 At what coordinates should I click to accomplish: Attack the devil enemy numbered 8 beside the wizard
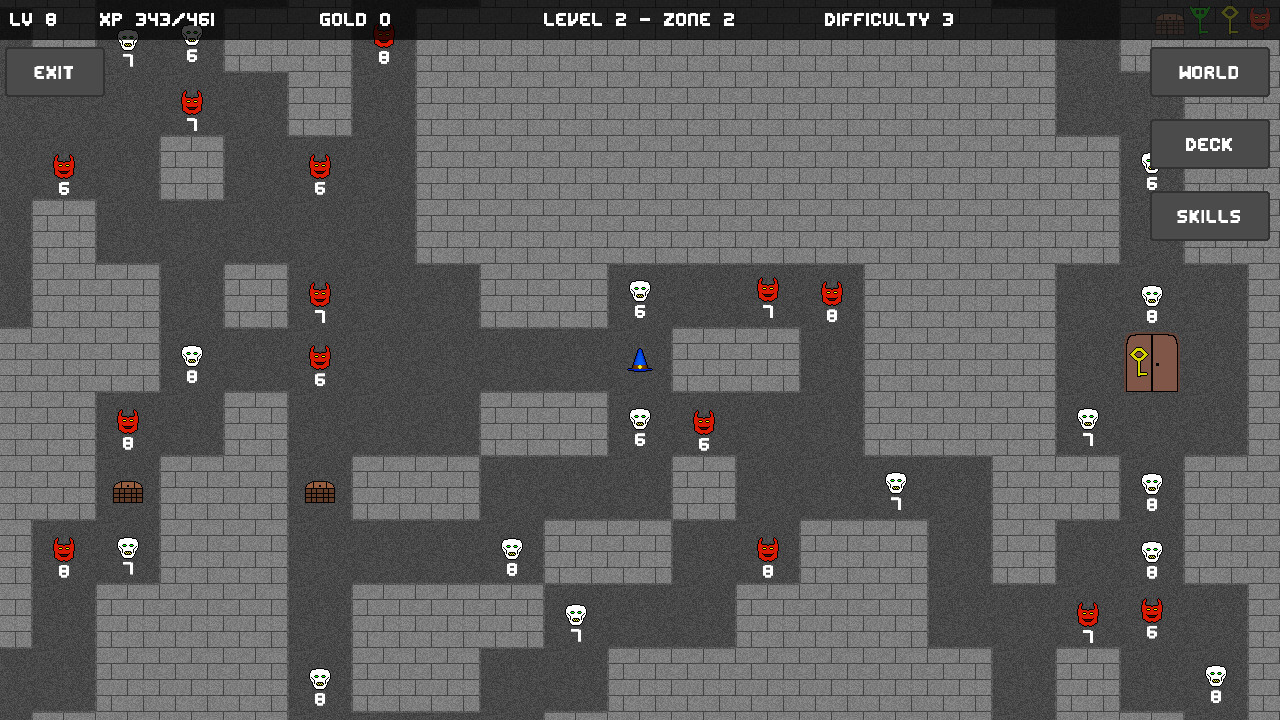(x=831, y=294)
